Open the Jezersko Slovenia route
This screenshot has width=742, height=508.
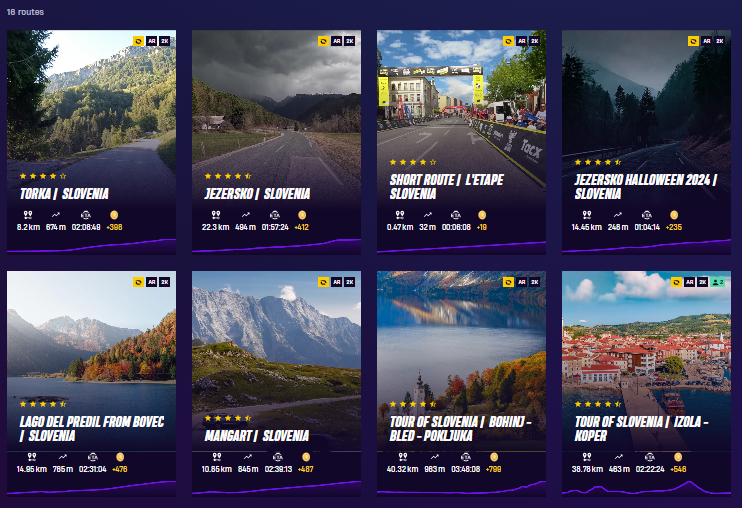pos(276,140)
